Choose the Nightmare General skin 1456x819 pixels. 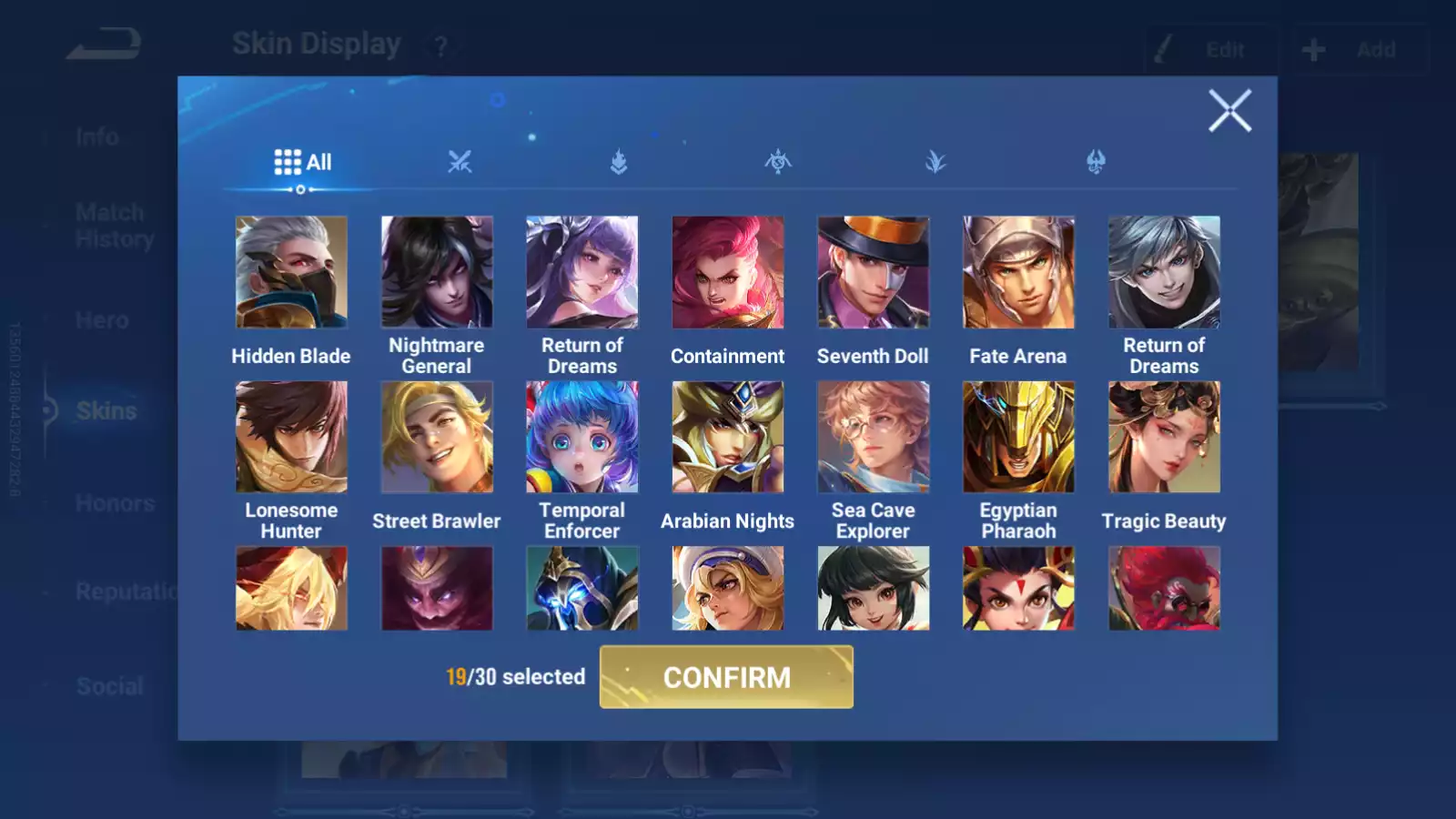click(437, 272)
